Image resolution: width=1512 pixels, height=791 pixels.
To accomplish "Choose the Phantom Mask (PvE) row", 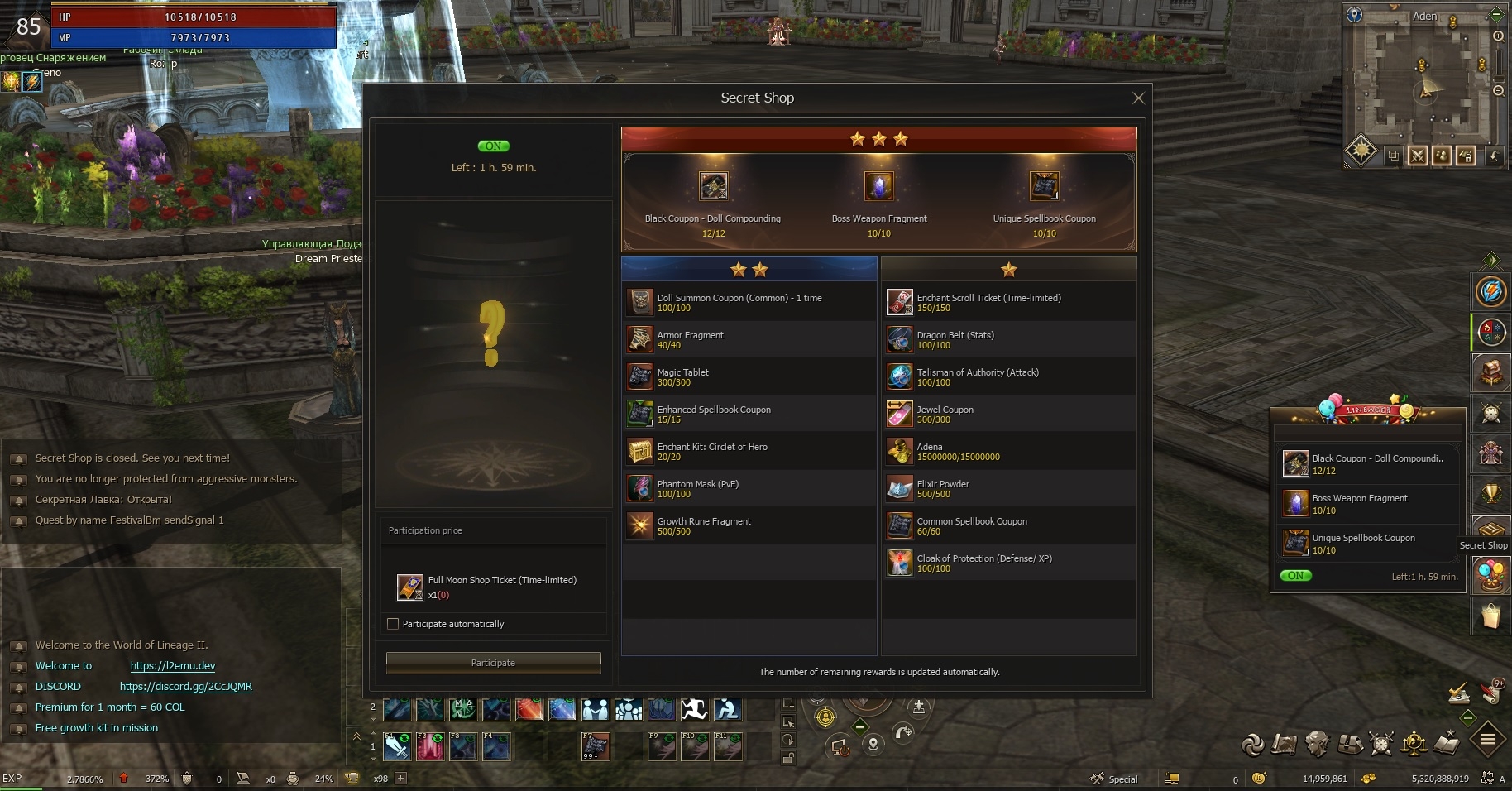I will click(x=749, y=488).
